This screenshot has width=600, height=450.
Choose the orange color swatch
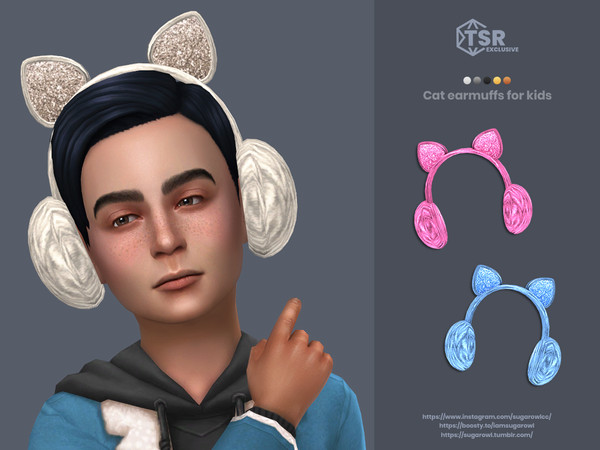tap(507, 80)
